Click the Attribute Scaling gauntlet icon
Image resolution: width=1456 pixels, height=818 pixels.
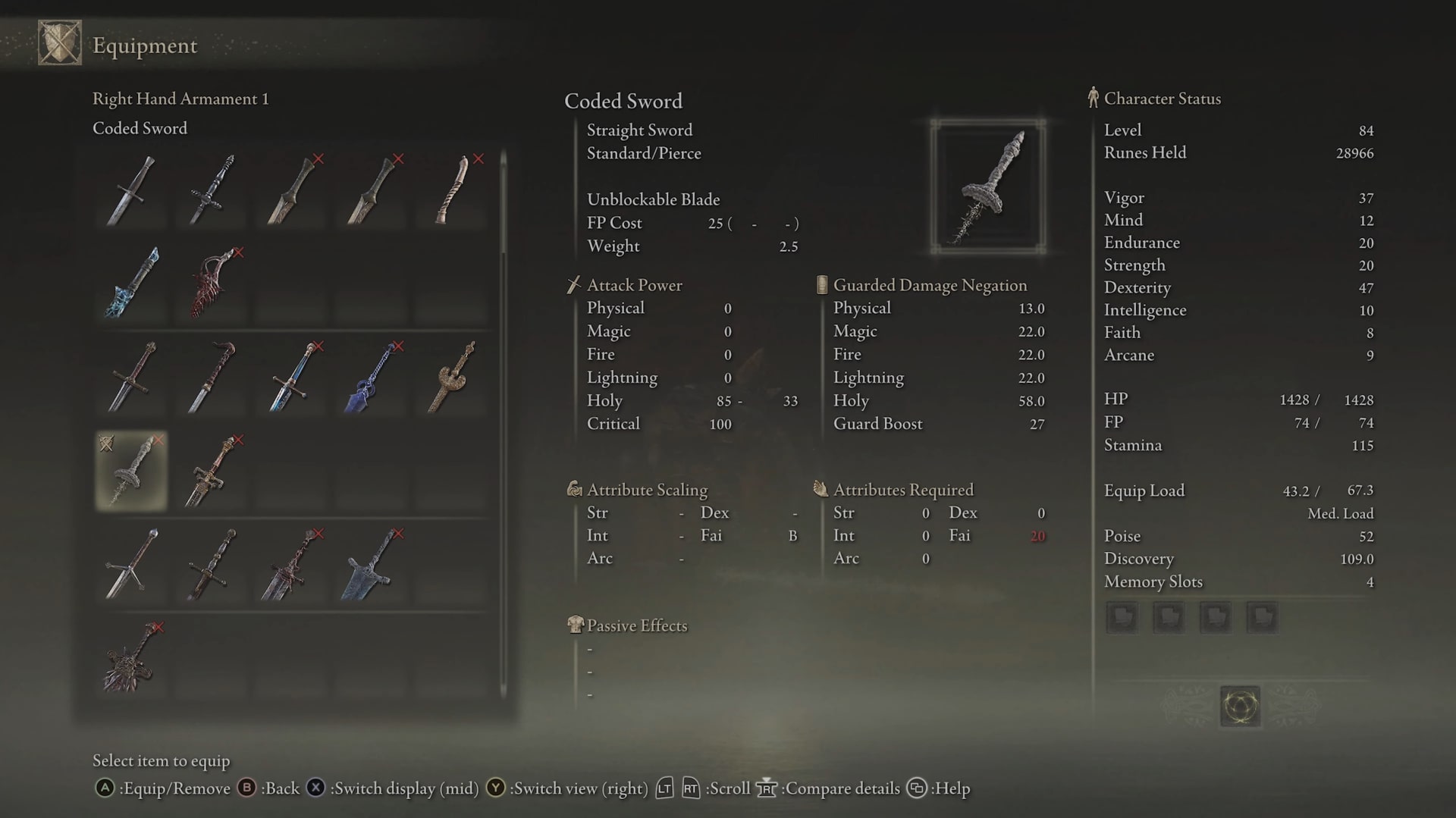[x=574, y=490]
